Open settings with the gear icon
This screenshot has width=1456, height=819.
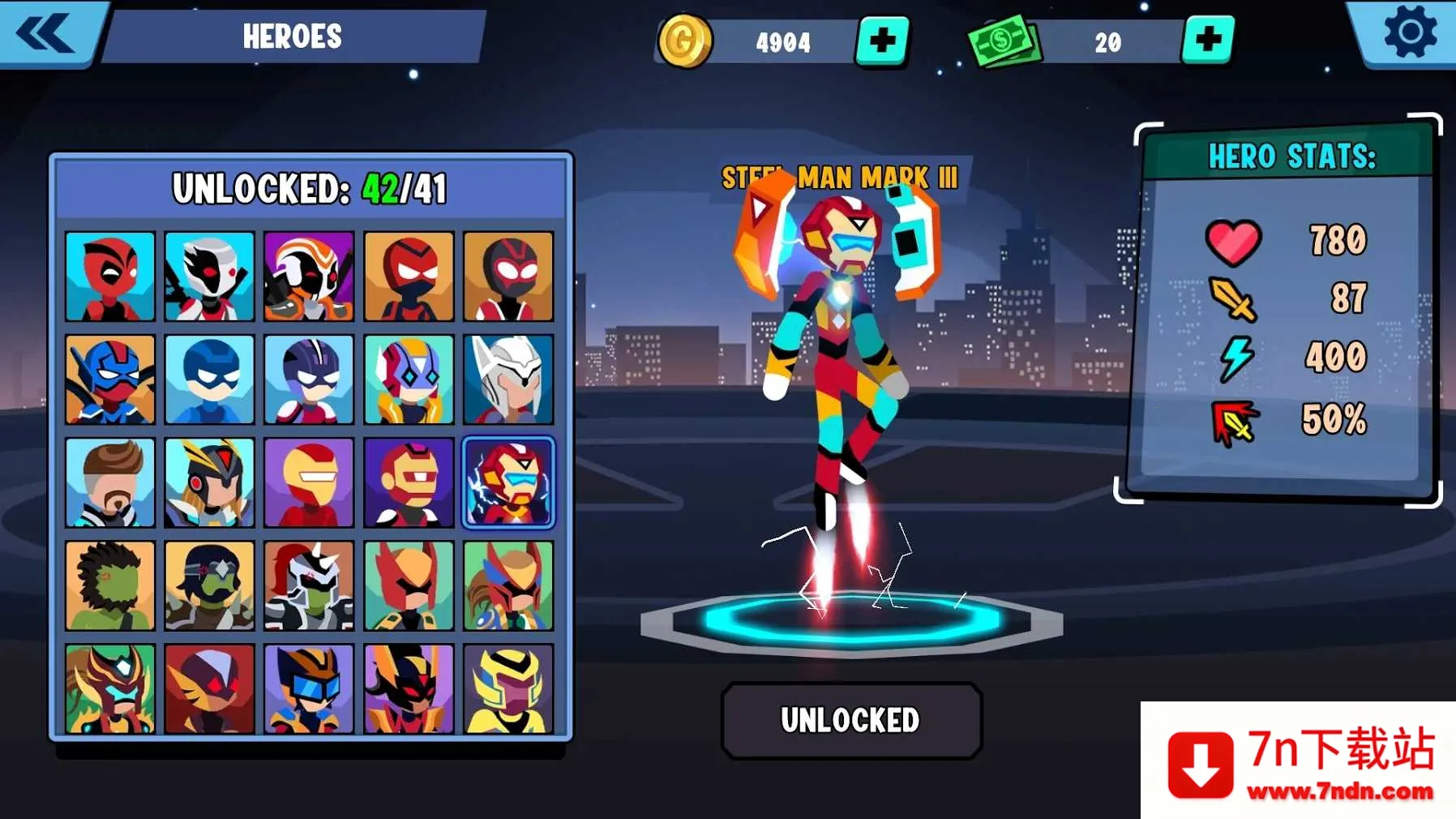1410,33
